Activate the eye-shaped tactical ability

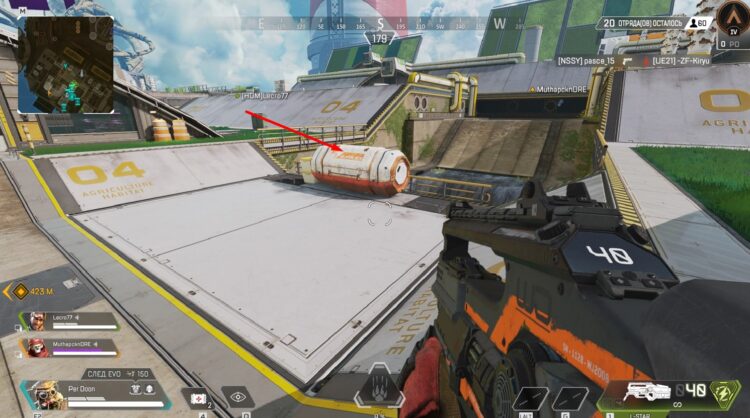(x=237, y=397)
